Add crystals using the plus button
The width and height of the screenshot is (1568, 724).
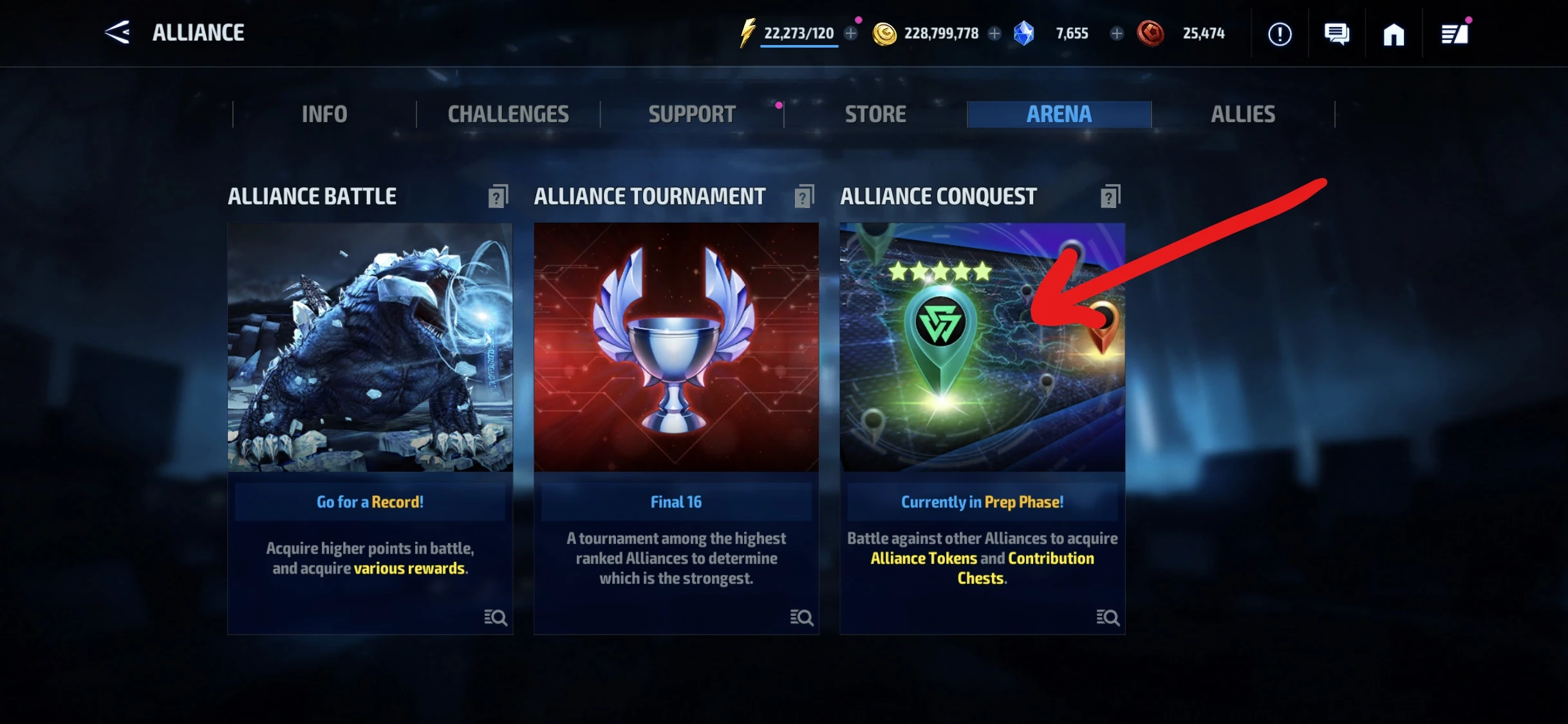tap(1115, 33)
